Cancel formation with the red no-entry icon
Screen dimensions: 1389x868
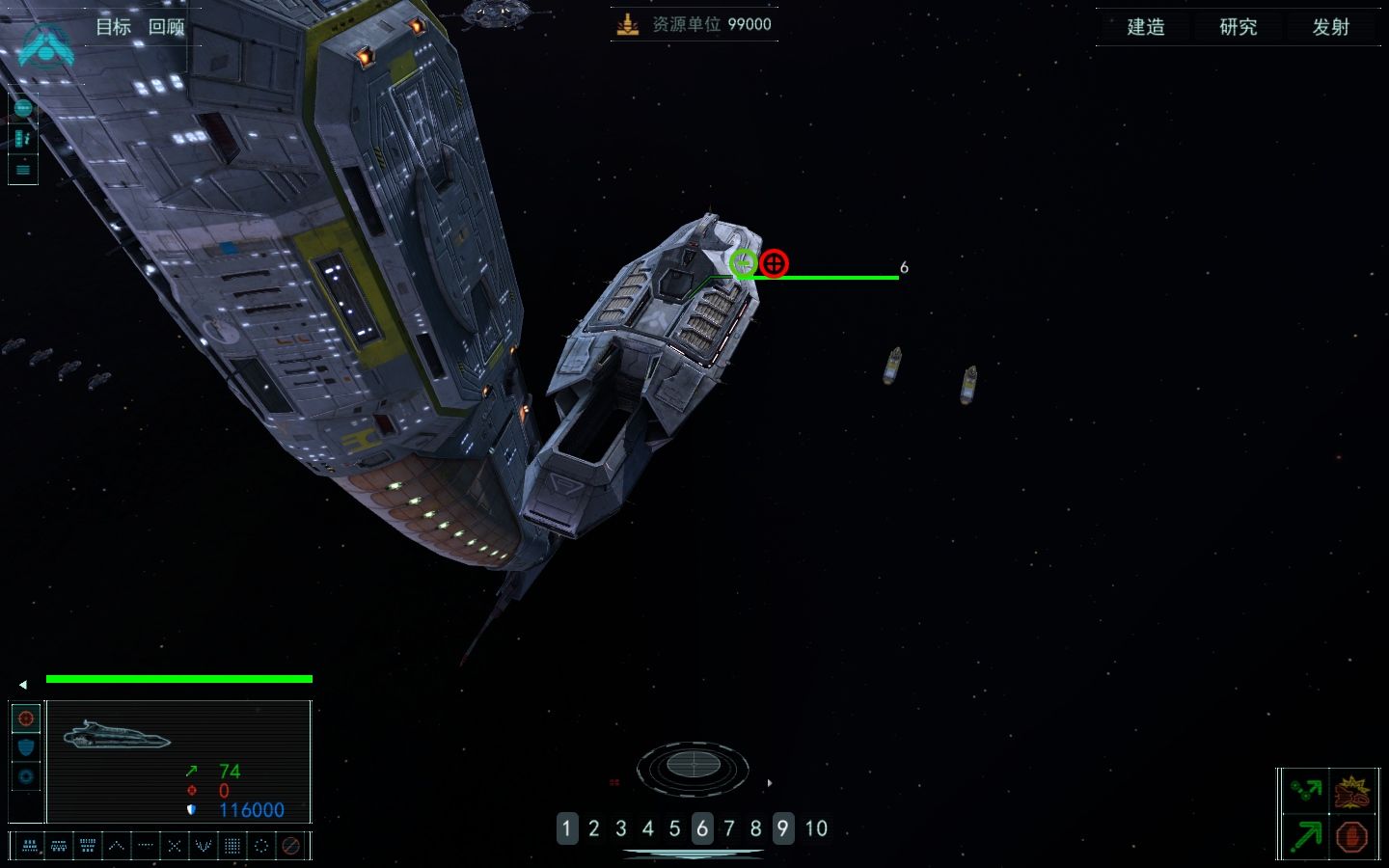[x=290, y=846]
